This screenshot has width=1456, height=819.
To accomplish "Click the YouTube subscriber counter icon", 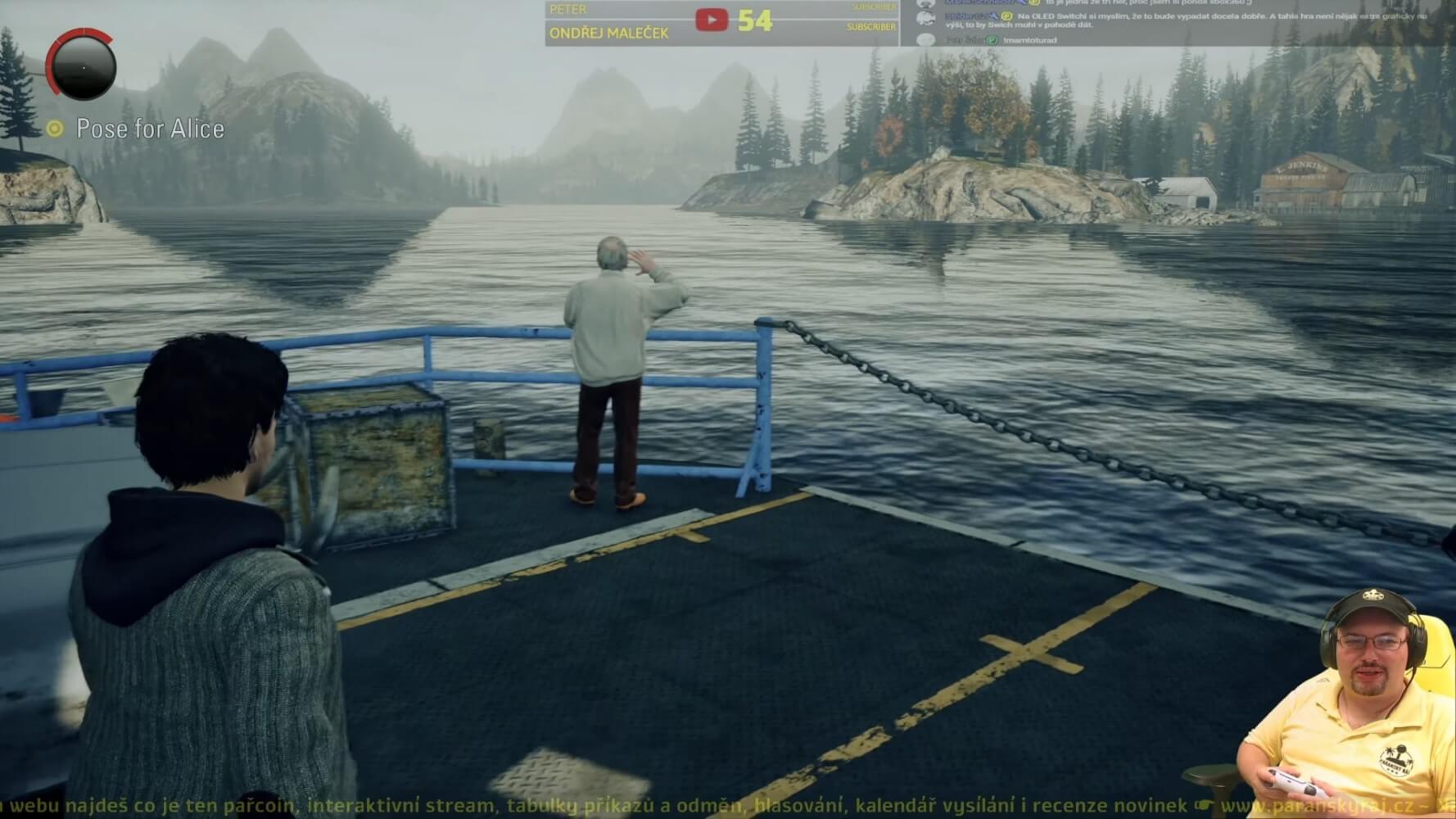I will pos(711,20).
